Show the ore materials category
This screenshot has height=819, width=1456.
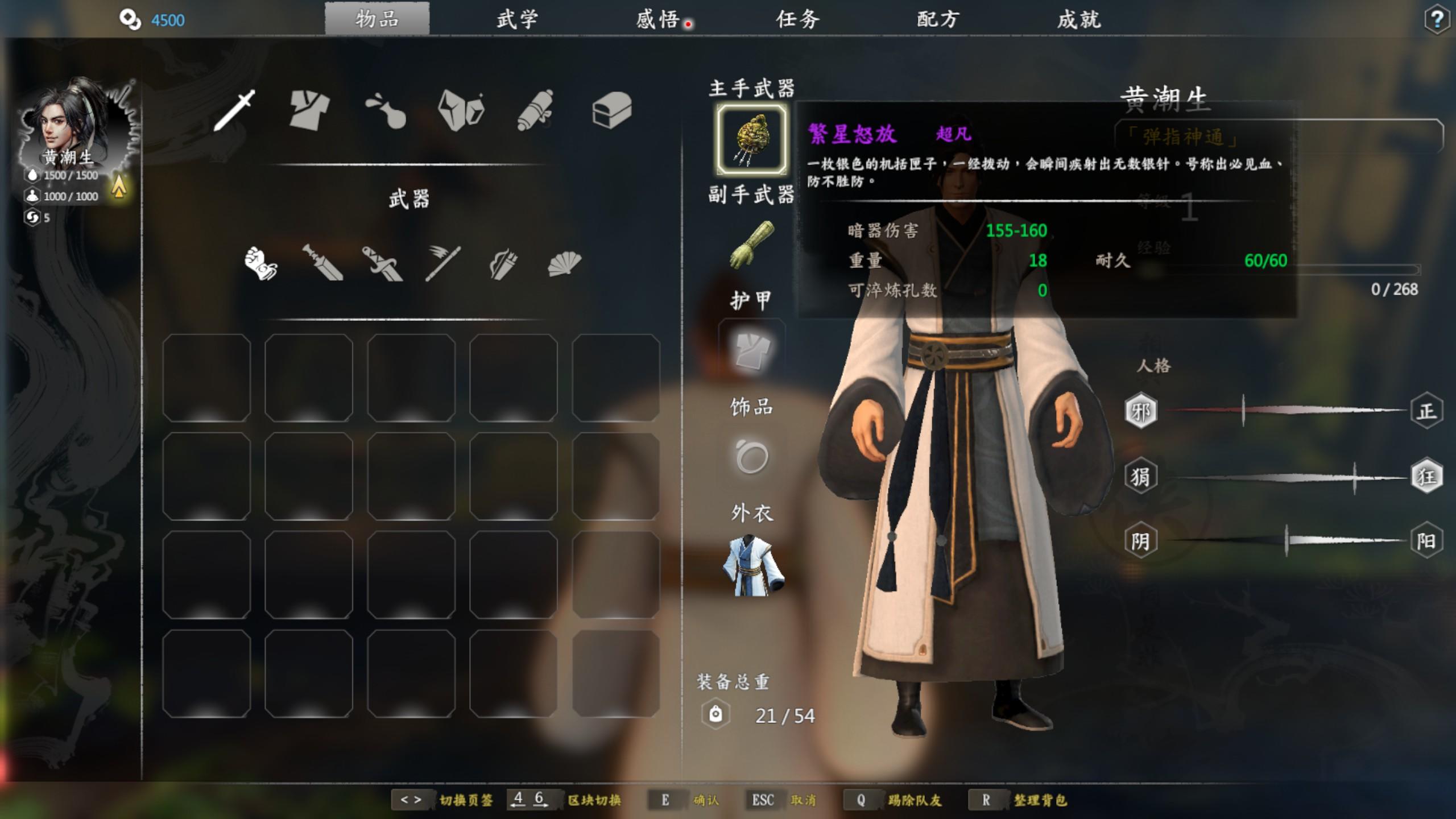(461, 110)
